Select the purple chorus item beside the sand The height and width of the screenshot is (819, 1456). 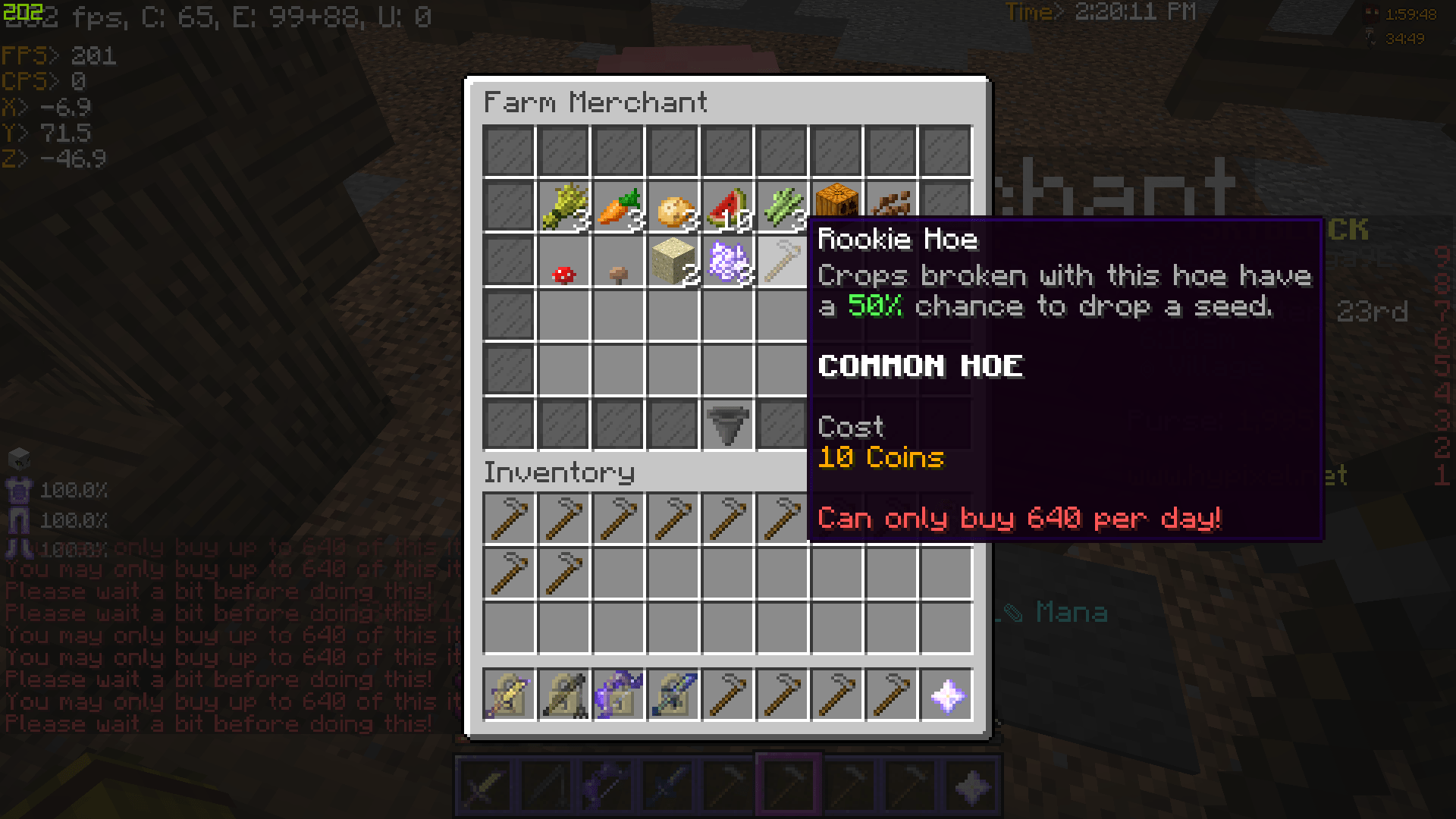[x=728, y=259]
